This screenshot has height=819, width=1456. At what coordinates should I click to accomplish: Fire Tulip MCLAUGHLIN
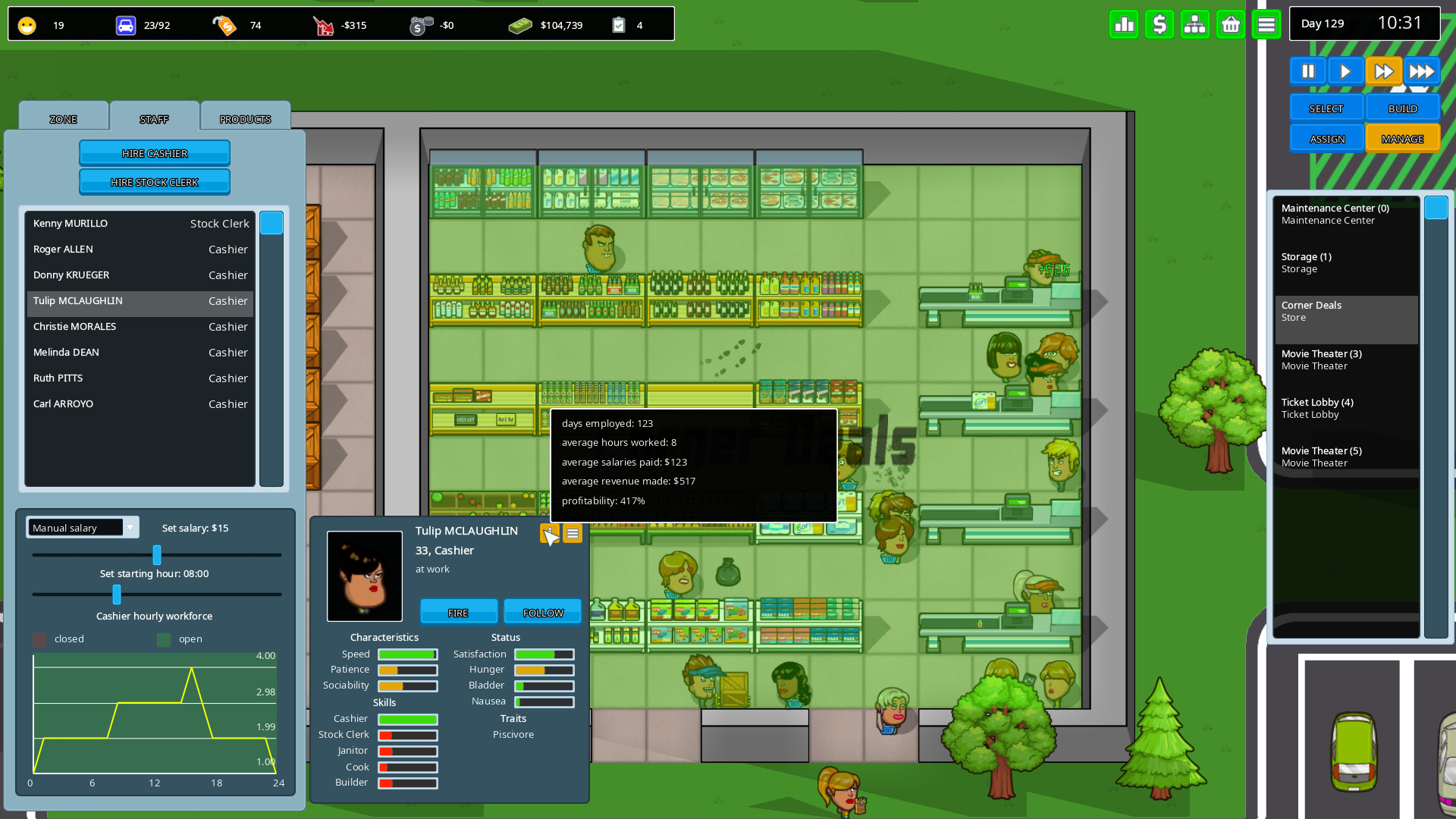pyautogui.click(x=459, y=611)
